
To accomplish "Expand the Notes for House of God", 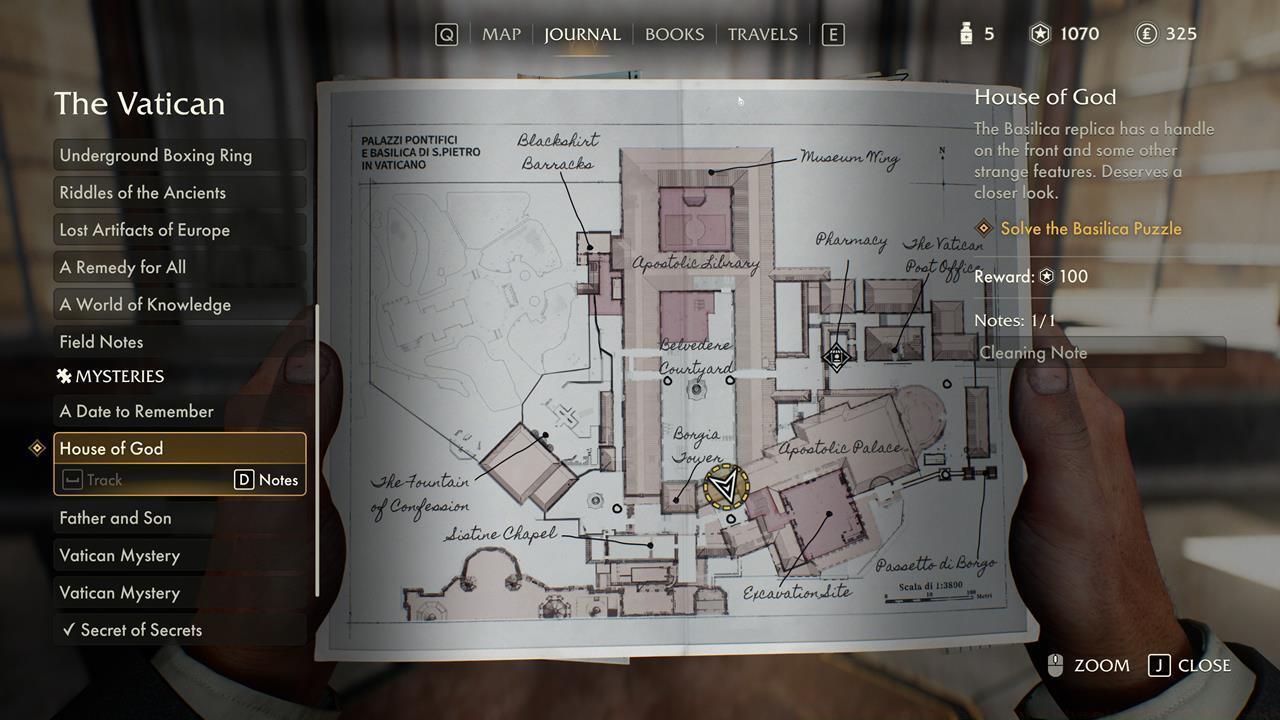I will pyautogui.click(x=268, y=479).
